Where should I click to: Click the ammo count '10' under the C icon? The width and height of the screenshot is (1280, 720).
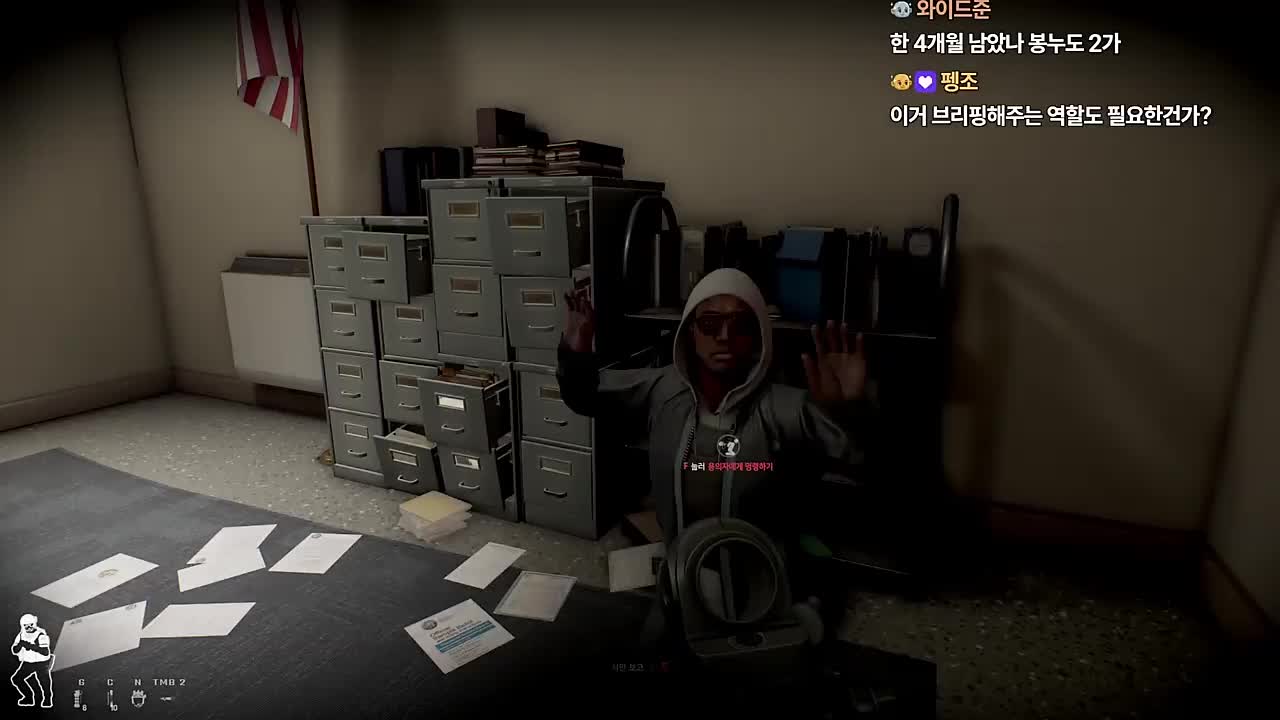(114, 707)
